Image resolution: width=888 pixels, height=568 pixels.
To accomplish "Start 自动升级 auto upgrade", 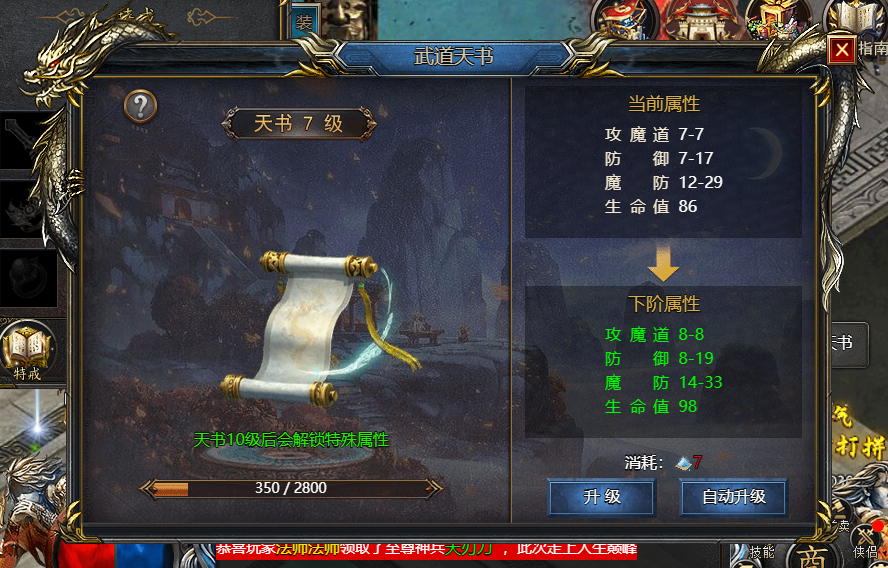I will point(733,497).
